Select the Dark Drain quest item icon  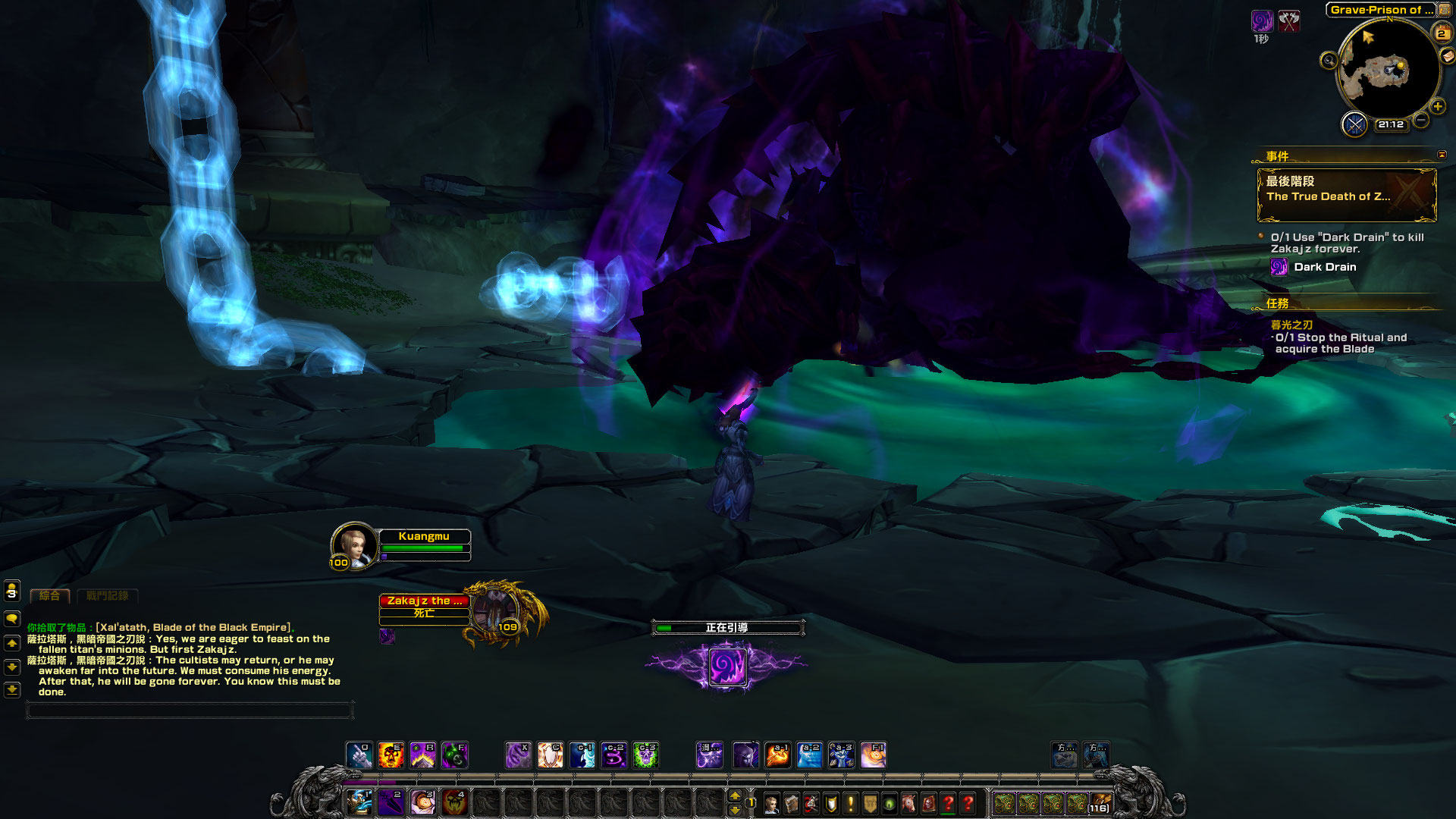click(1279, 267)
